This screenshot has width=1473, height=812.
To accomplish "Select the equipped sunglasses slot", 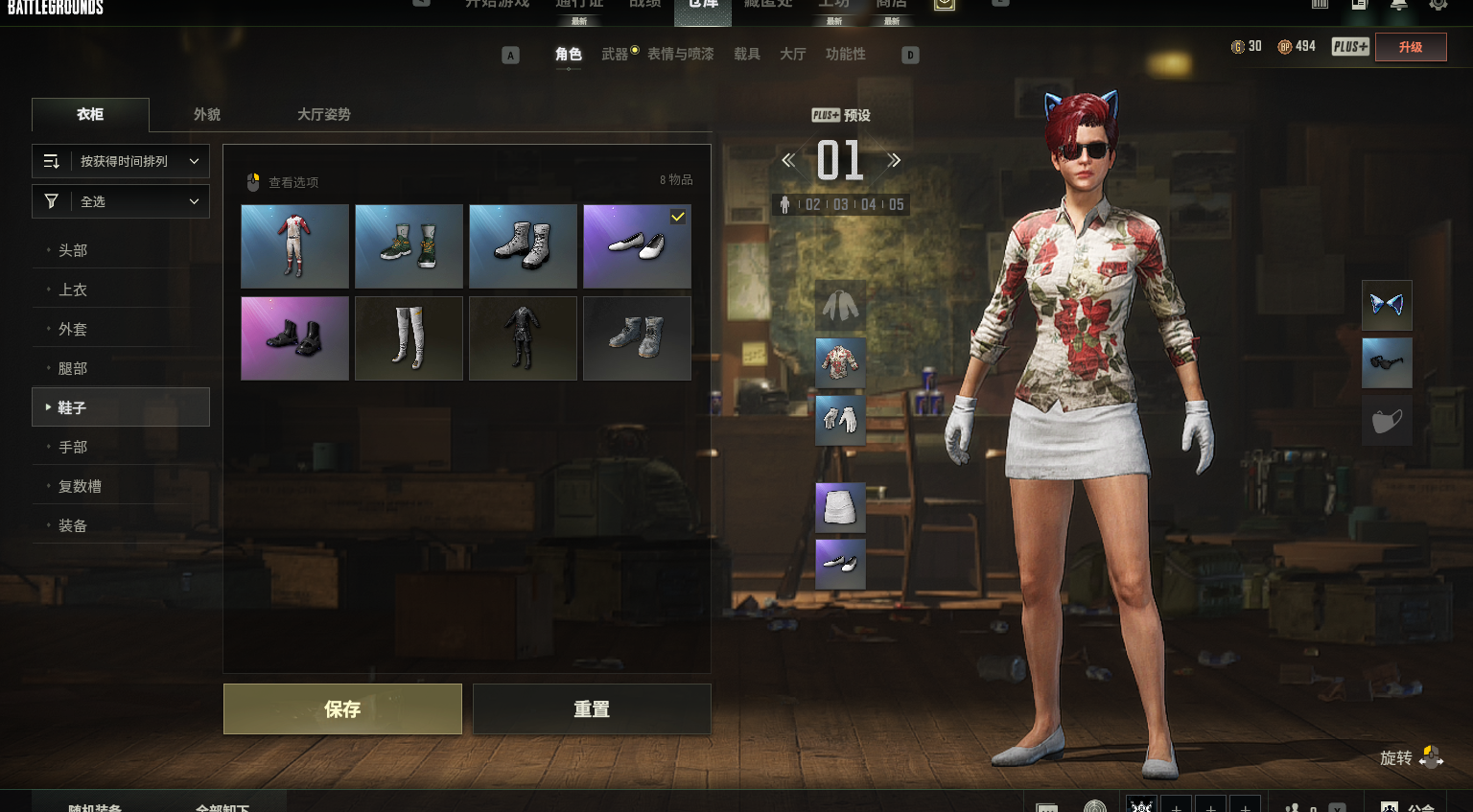I will [1387, 362].
